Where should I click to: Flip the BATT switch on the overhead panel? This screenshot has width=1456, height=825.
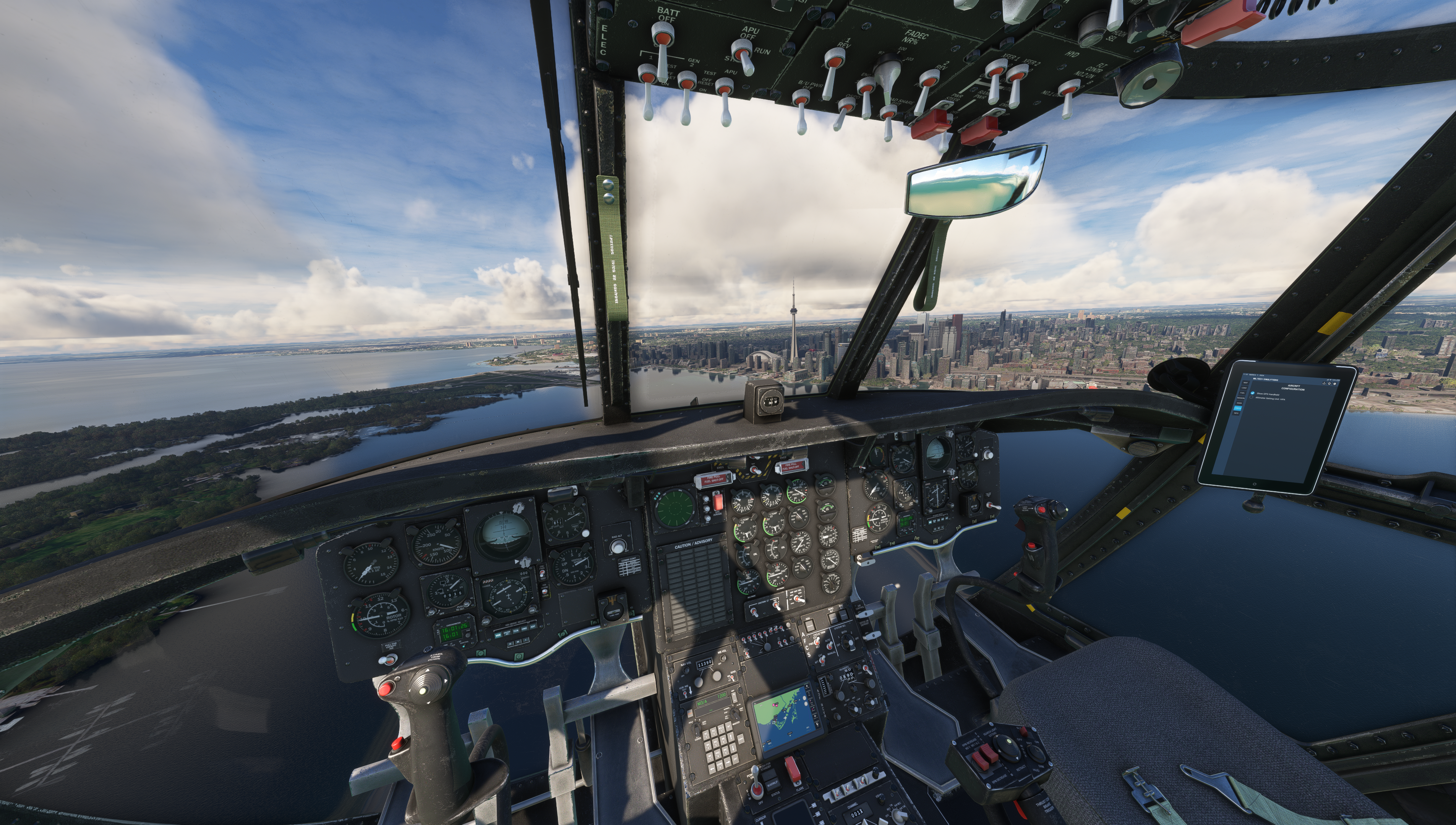coord(662,42)
